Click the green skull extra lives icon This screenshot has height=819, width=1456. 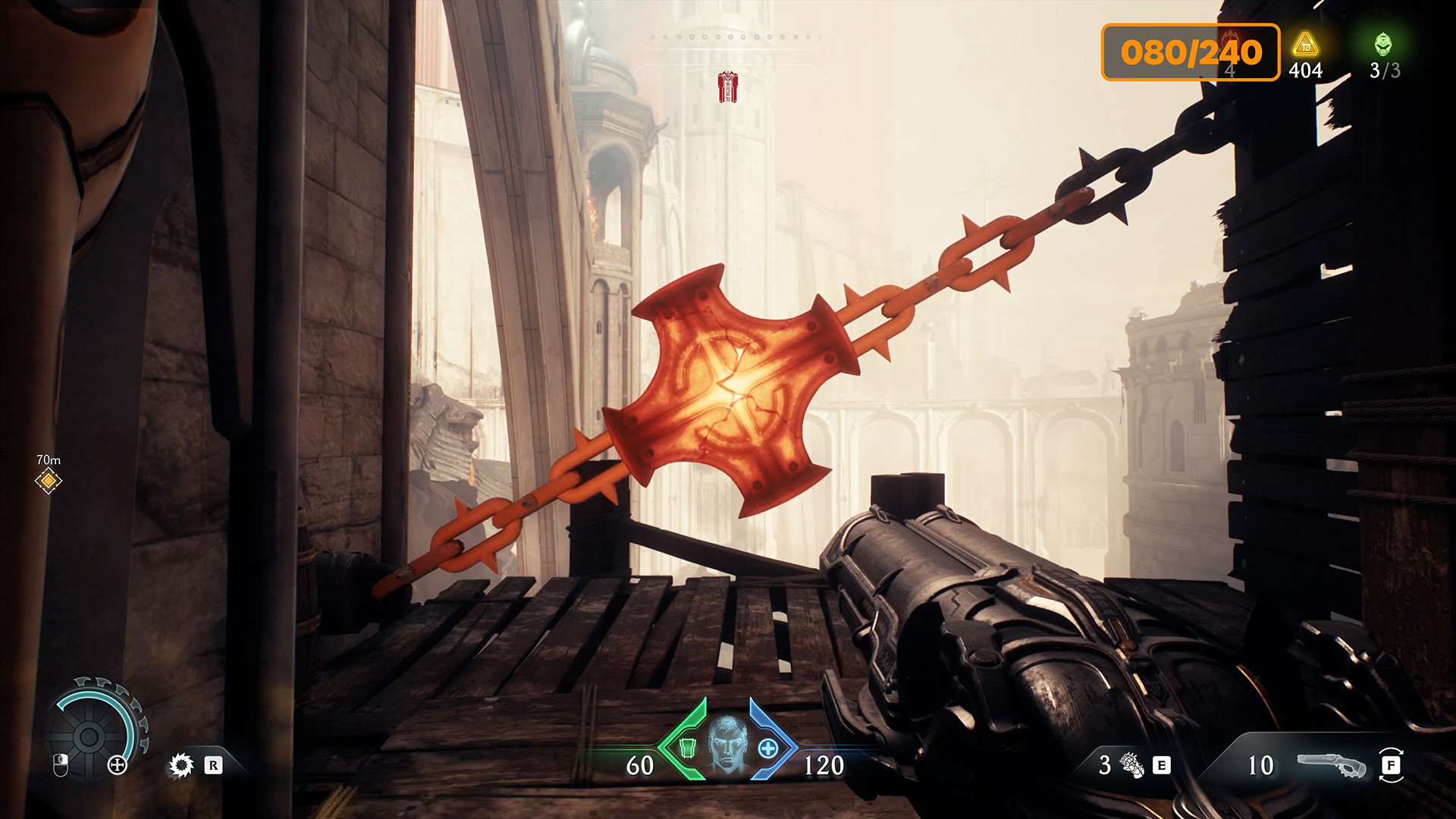(x=1383, y=45)
